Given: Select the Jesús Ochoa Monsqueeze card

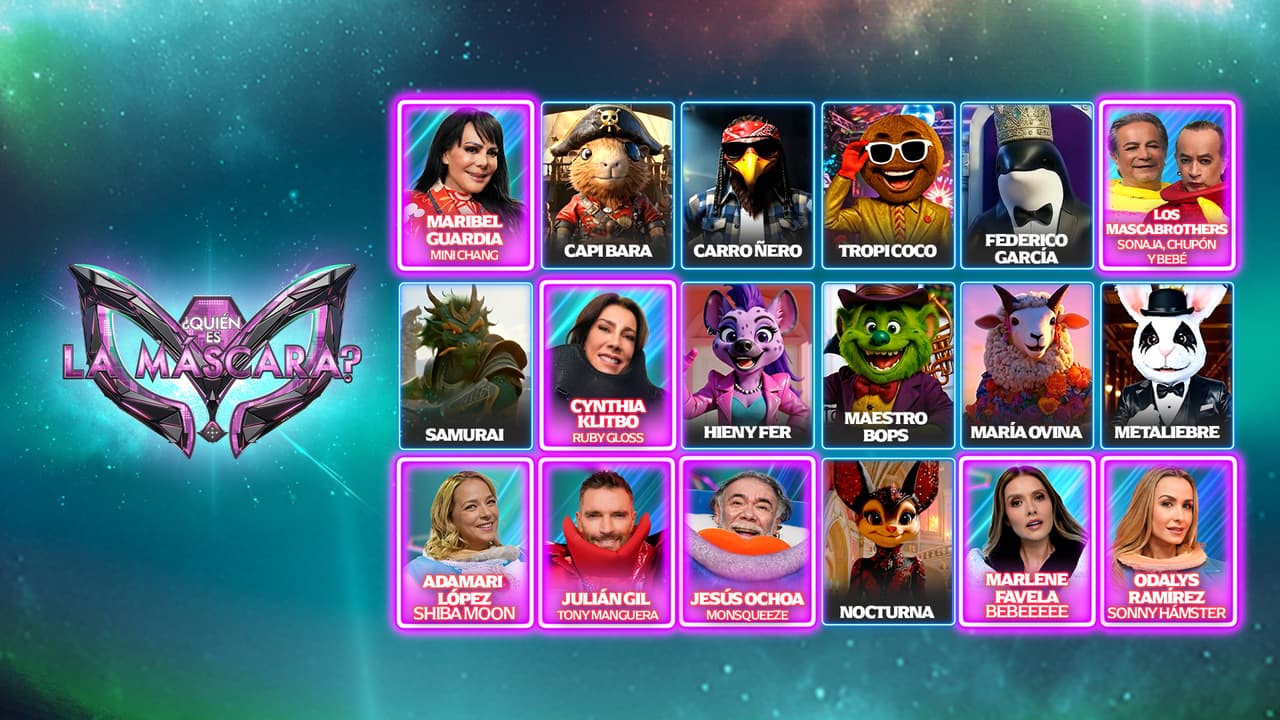Looking at the screenshot, I should tap(747, 542).
